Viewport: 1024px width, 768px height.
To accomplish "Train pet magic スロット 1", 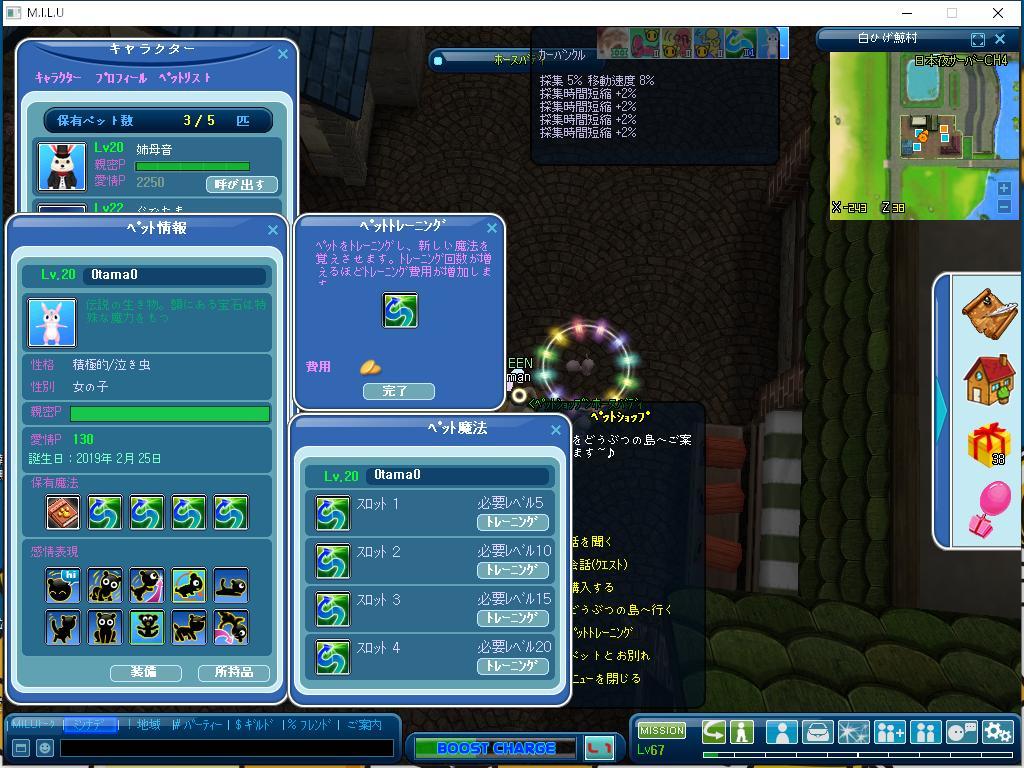I will point(512,522).
